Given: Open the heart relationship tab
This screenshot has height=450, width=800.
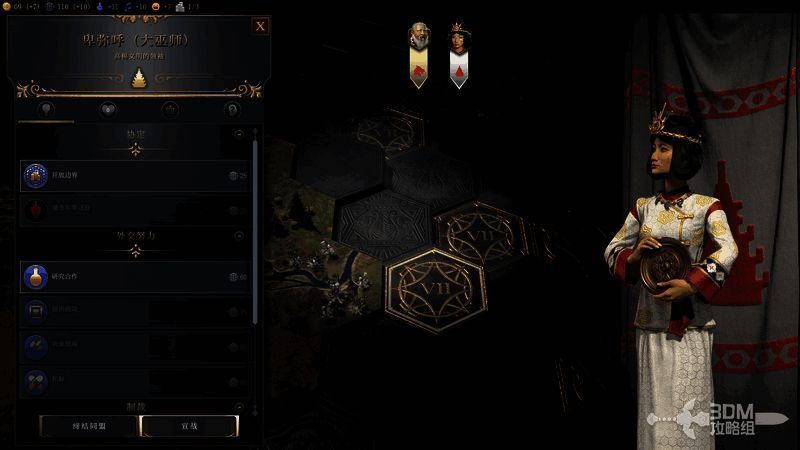Looking at the screenshot, I should [108, 109].
